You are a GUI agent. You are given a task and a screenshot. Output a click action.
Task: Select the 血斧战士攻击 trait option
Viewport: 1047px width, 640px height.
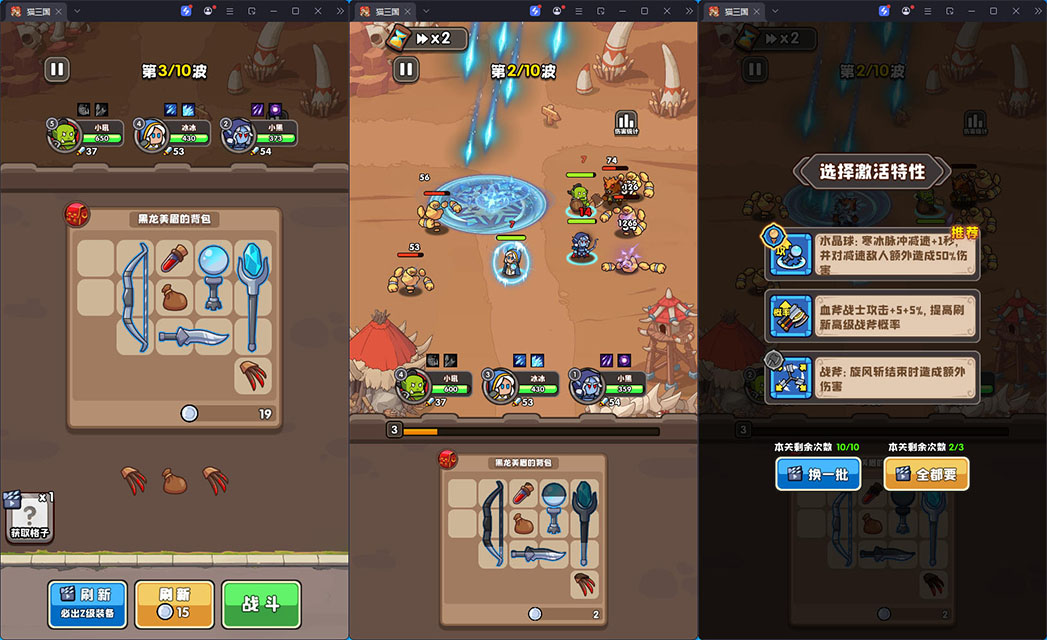pos(871,317)
